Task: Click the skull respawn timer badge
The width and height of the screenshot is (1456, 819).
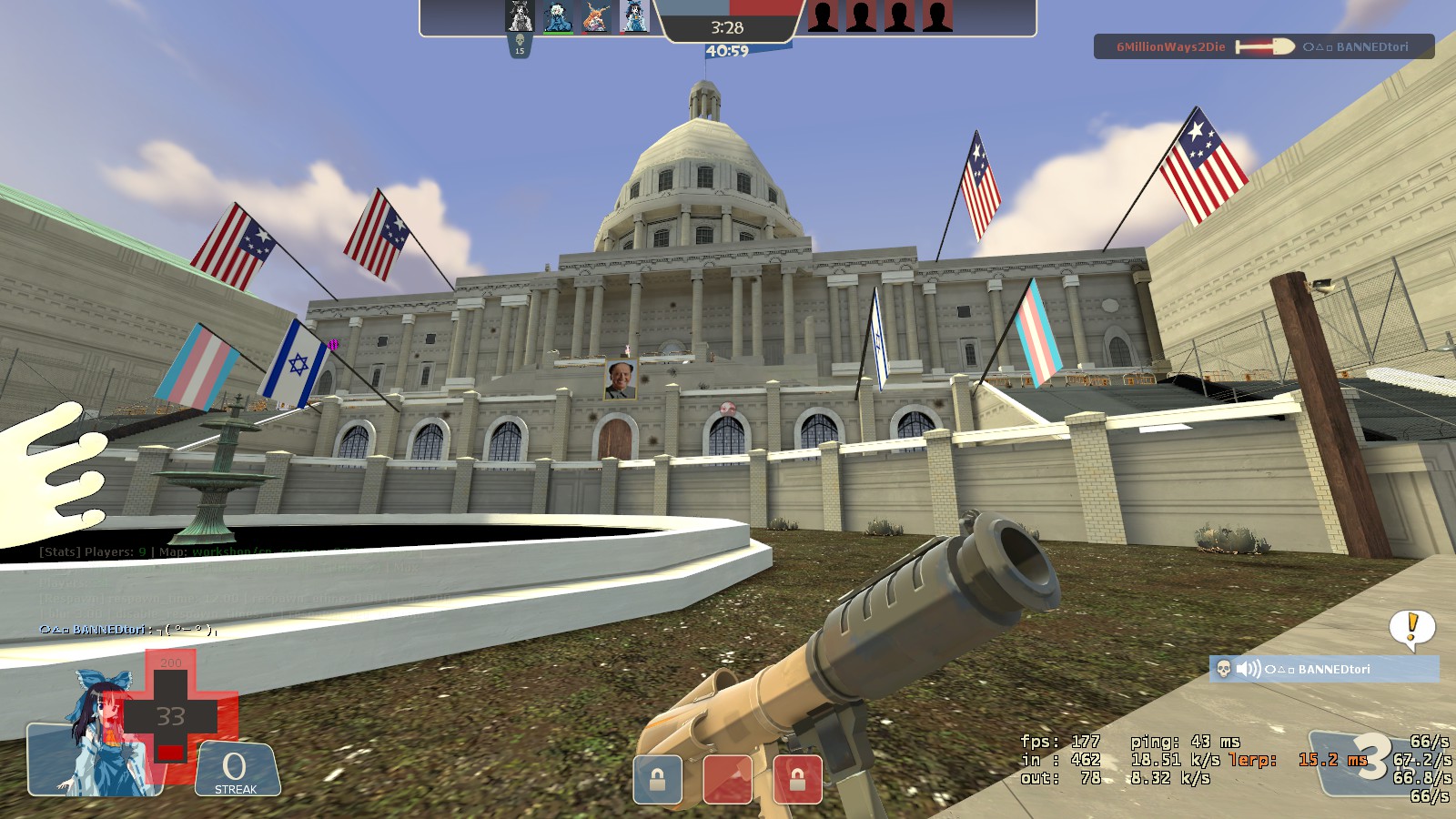Action: (x=520, y=45)
